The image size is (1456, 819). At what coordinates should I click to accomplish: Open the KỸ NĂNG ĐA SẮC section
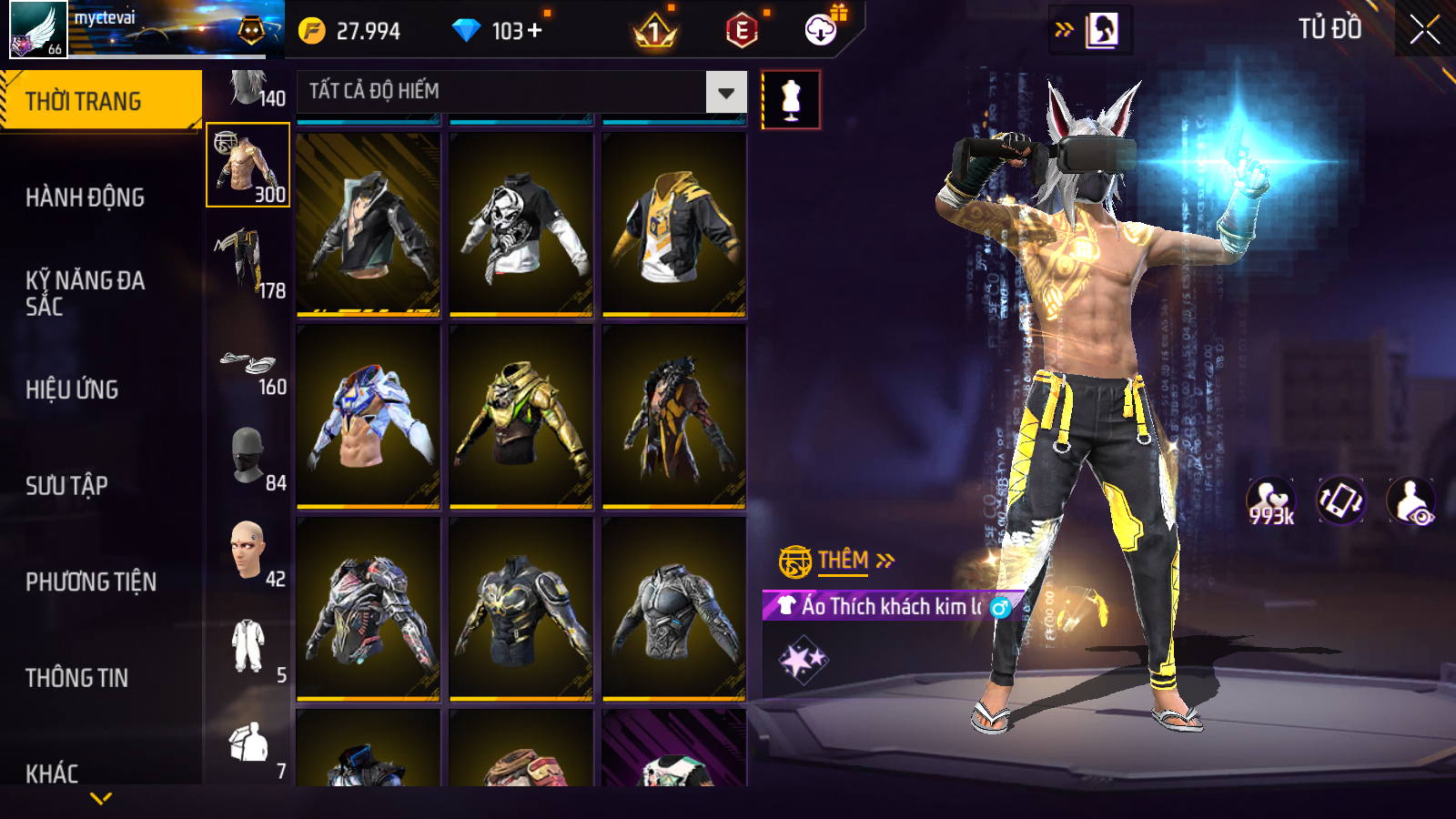click(x=85, y=293)
